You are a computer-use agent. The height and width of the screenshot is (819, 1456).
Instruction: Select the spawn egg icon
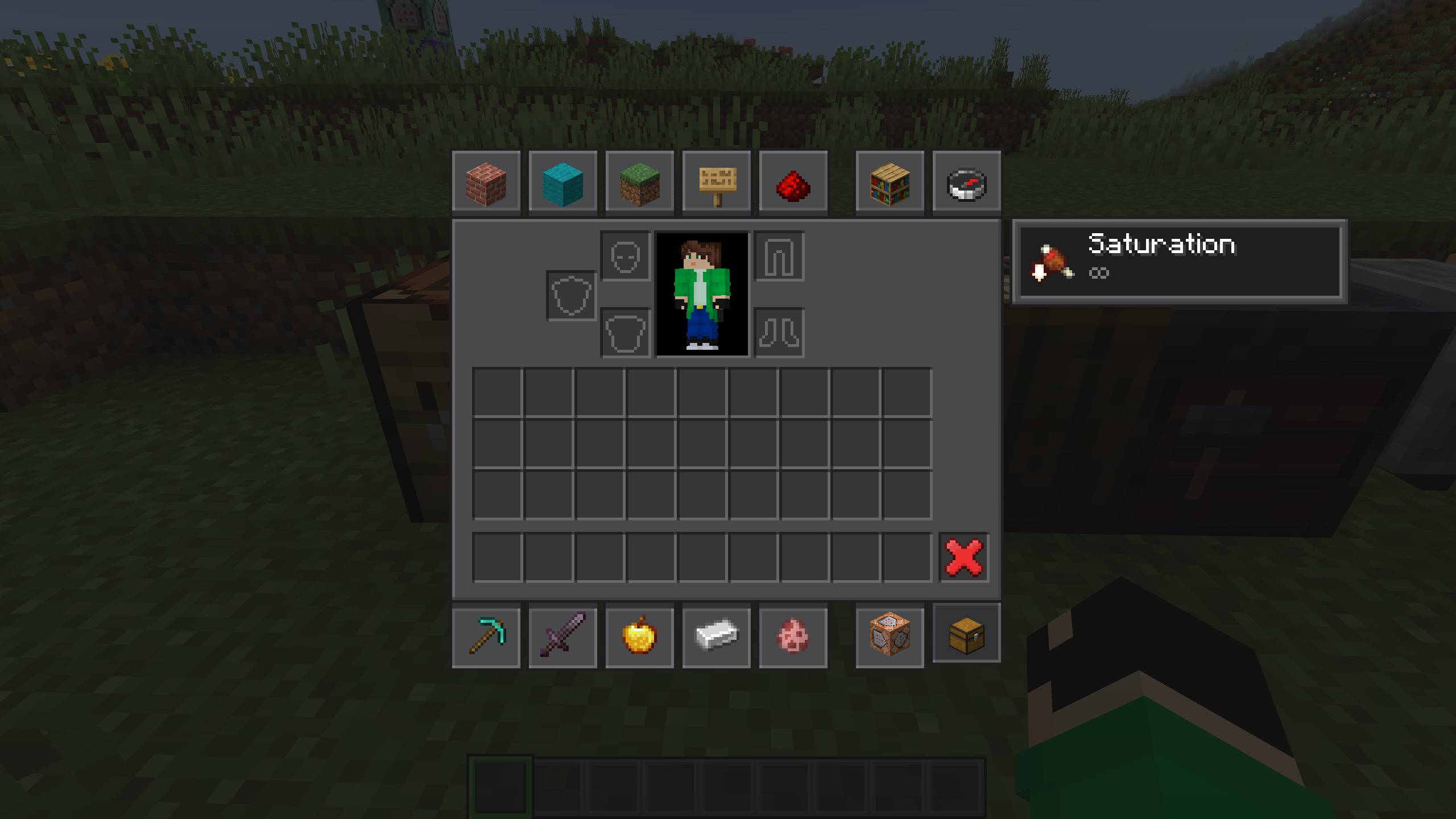click(x=793, y=635)
